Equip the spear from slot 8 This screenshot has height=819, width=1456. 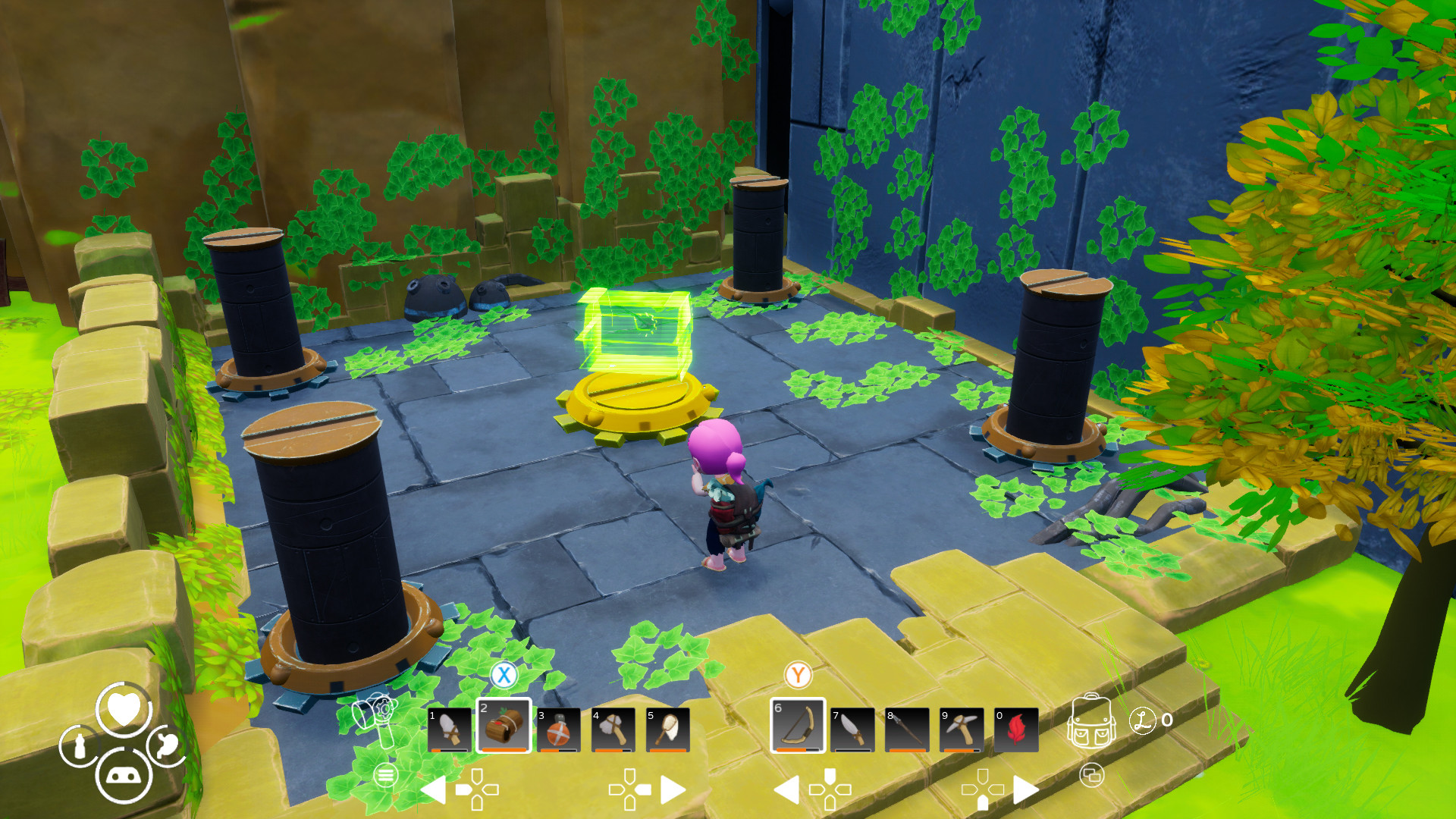(907, 730)
